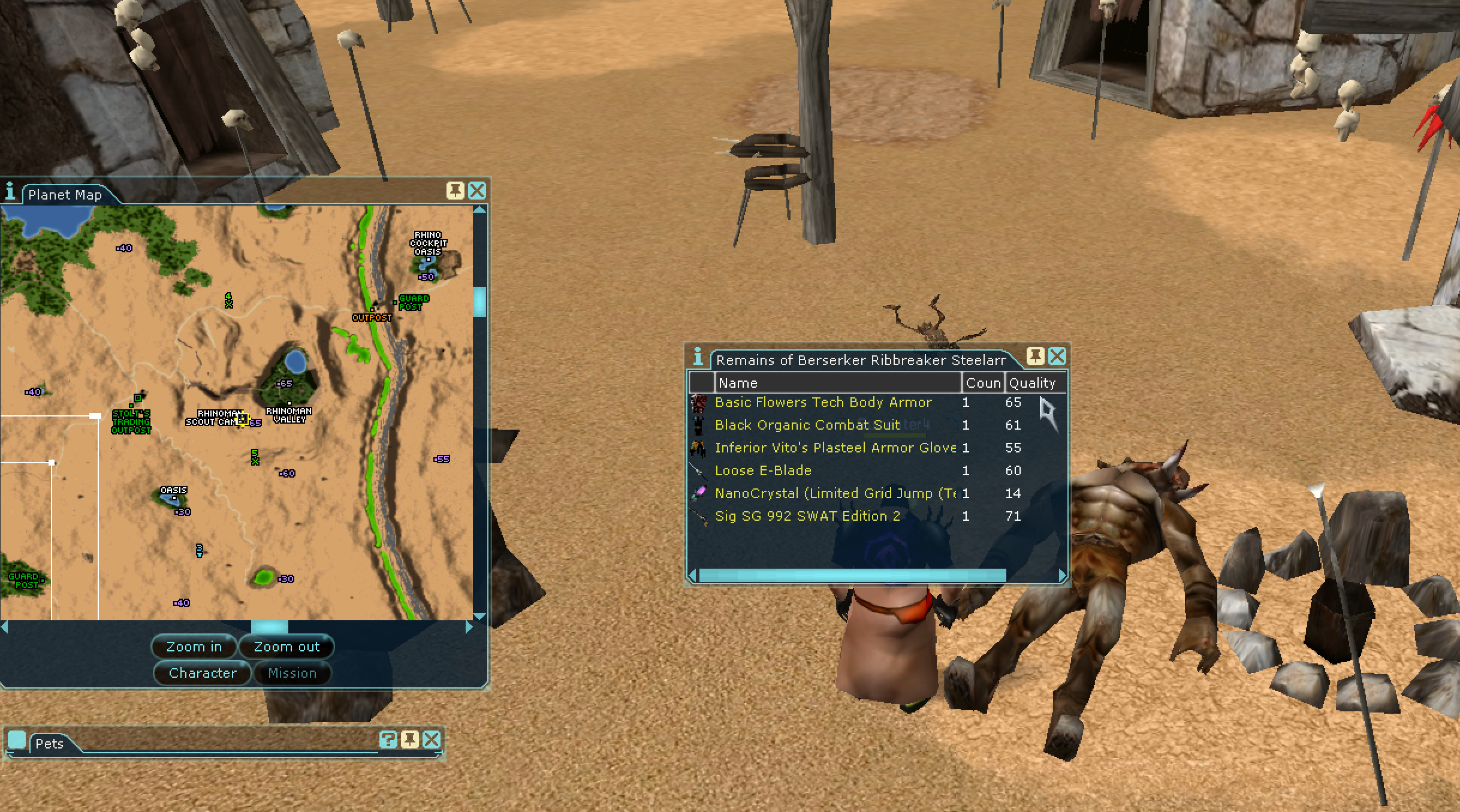
Task: Pin the remains loot window
Action: (x=1035, y=357)
